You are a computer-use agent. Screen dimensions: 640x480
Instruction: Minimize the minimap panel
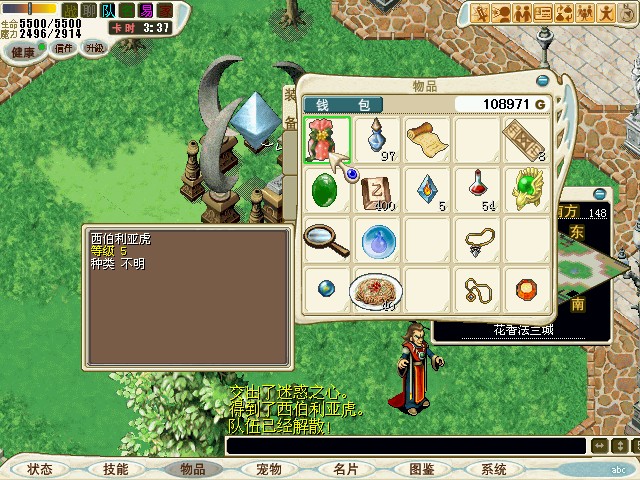(x=600, y=194)
